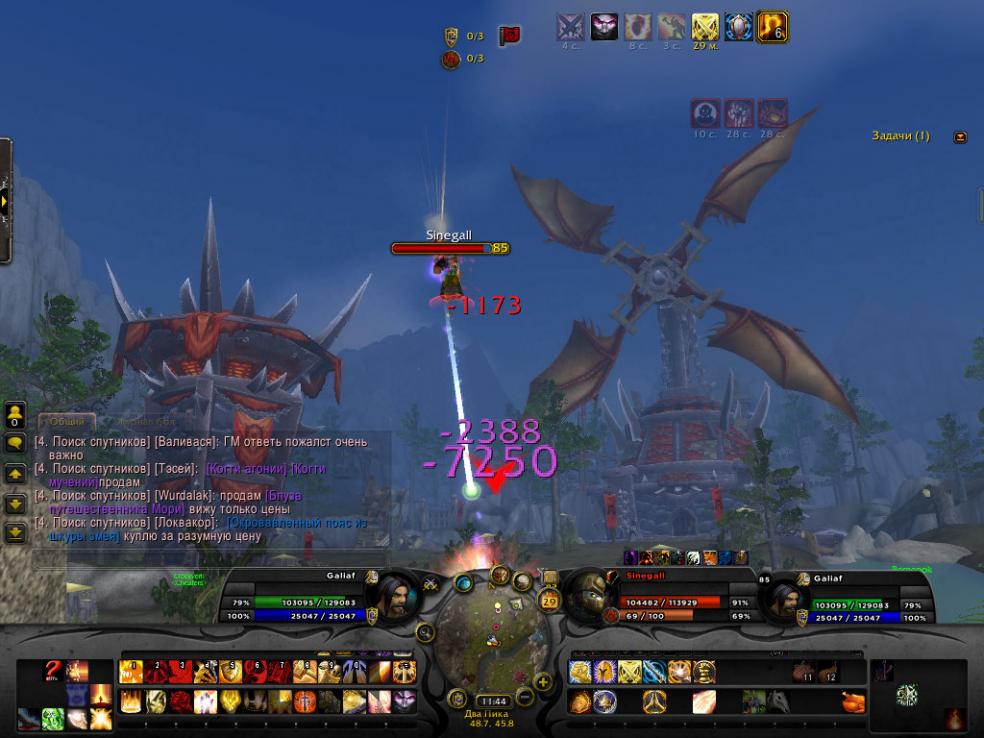Click the red battle flag icon at top

point(509,36)
